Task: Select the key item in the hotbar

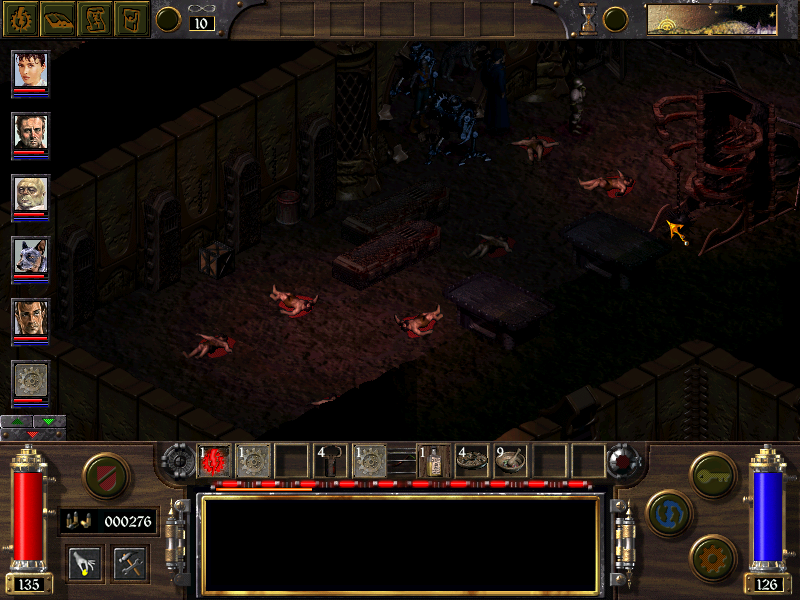Action: (x=330, y=460)
